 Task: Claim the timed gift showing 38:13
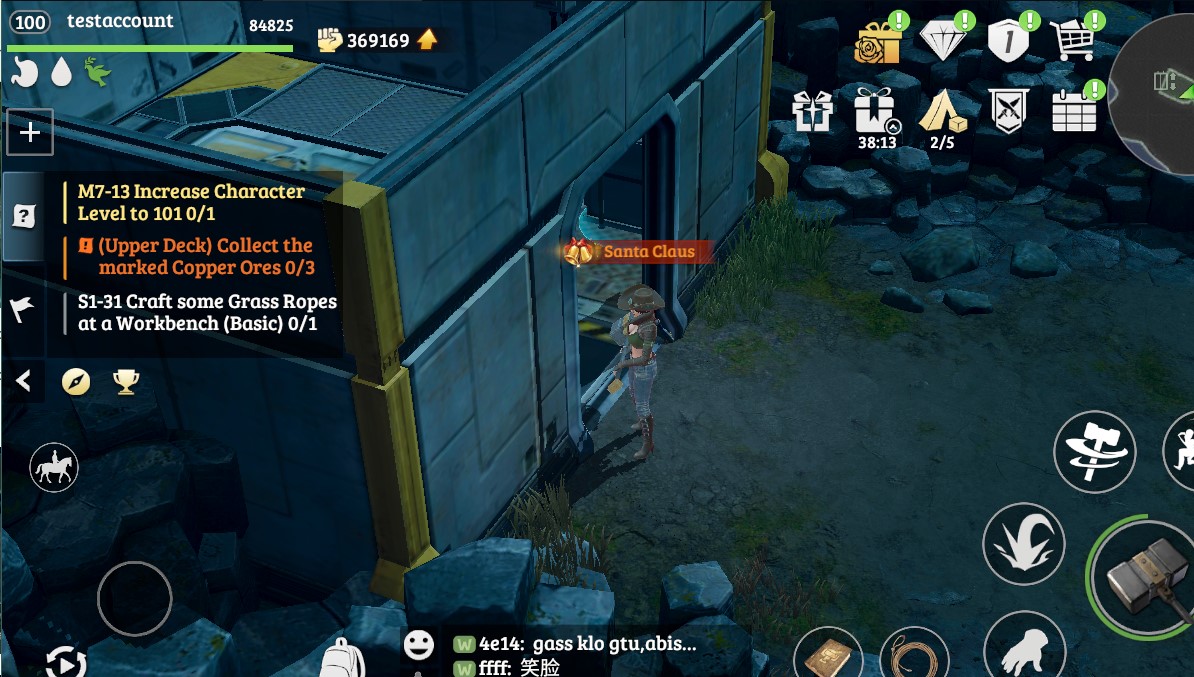click(876, 111)
